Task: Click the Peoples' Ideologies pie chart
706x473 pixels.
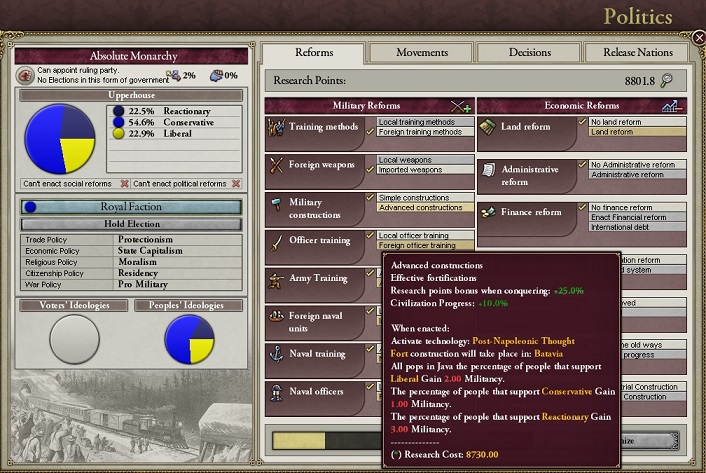Action: tap(189, 338)
